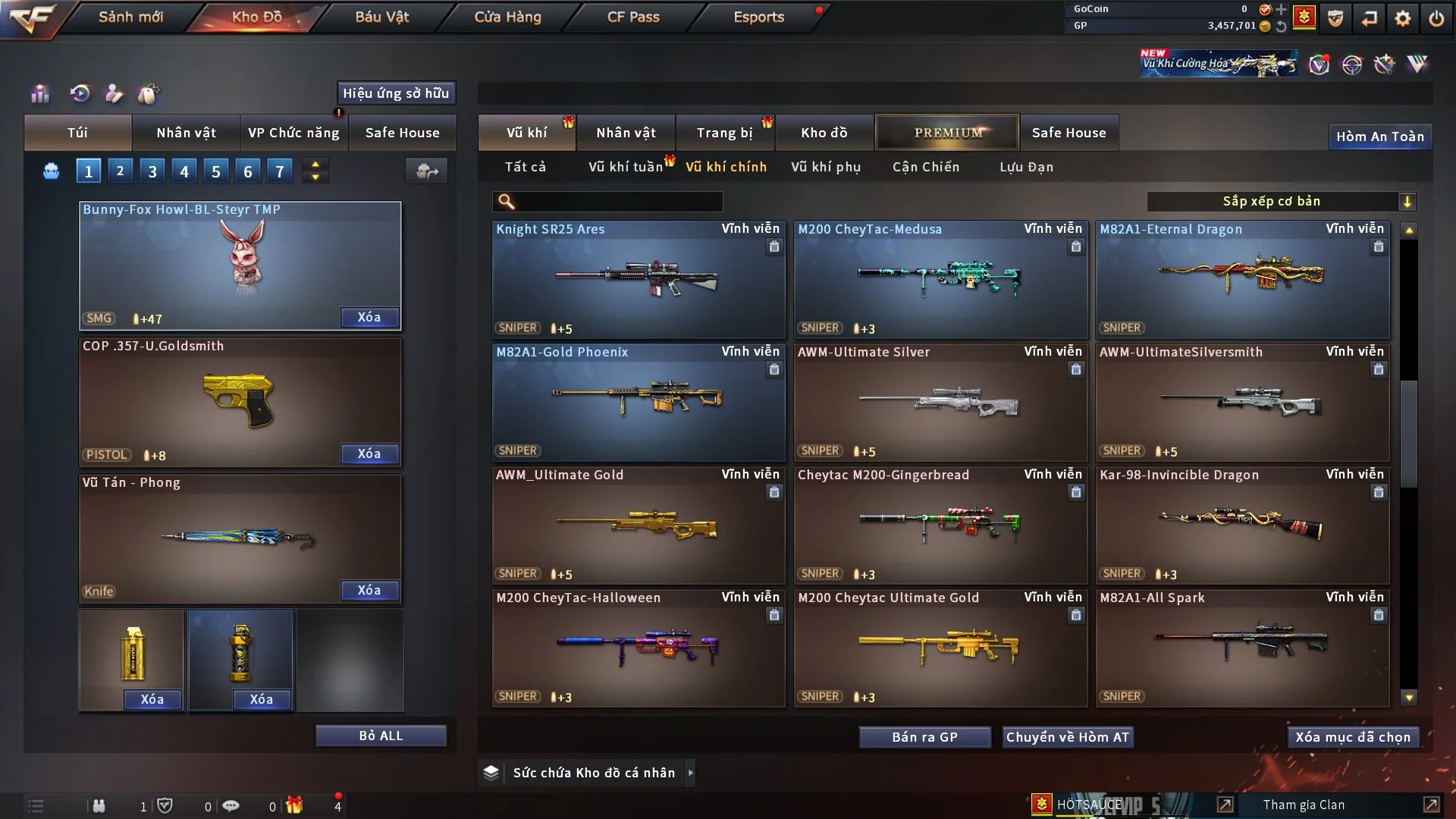Select the M200 CheyTac-Halloween weapon

point(638,648)
